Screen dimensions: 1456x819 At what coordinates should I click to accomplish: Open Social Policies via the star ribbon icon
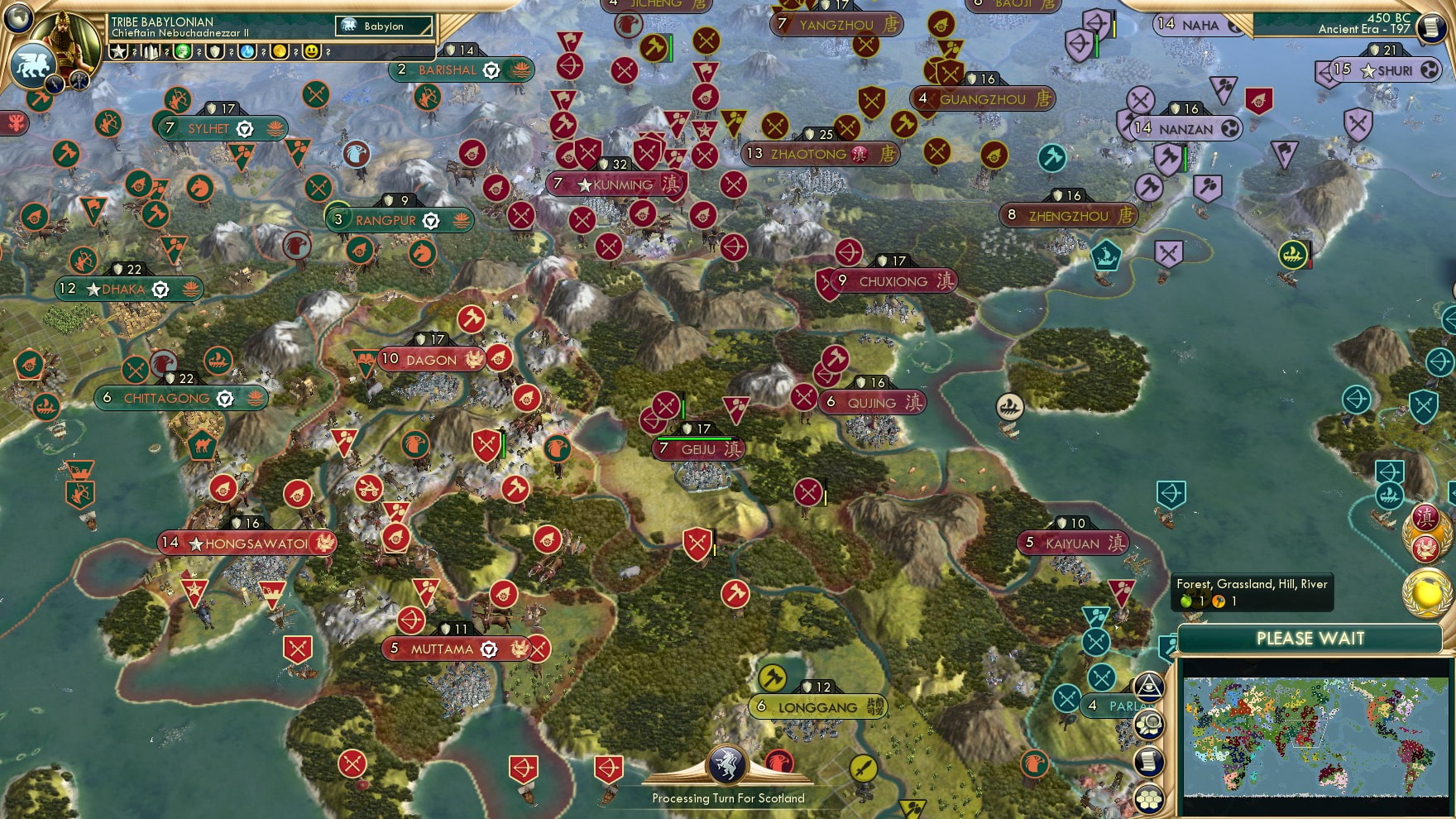pyautogui.click(x=118, y=51)
